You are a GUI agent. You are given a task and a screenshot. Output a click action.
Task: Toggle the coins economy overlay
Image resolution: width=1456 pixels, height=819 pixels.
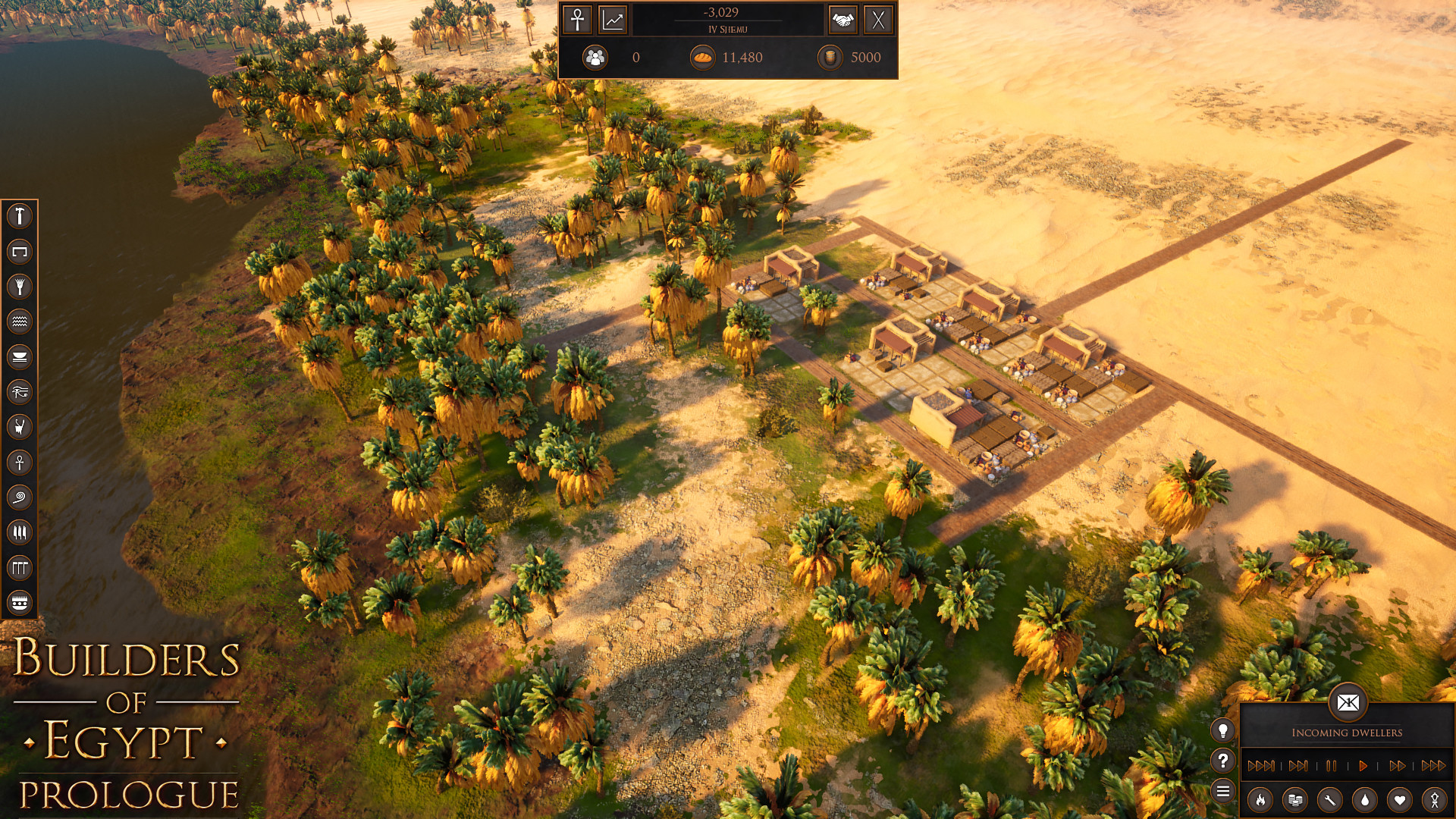click(x=1295, y=800)
